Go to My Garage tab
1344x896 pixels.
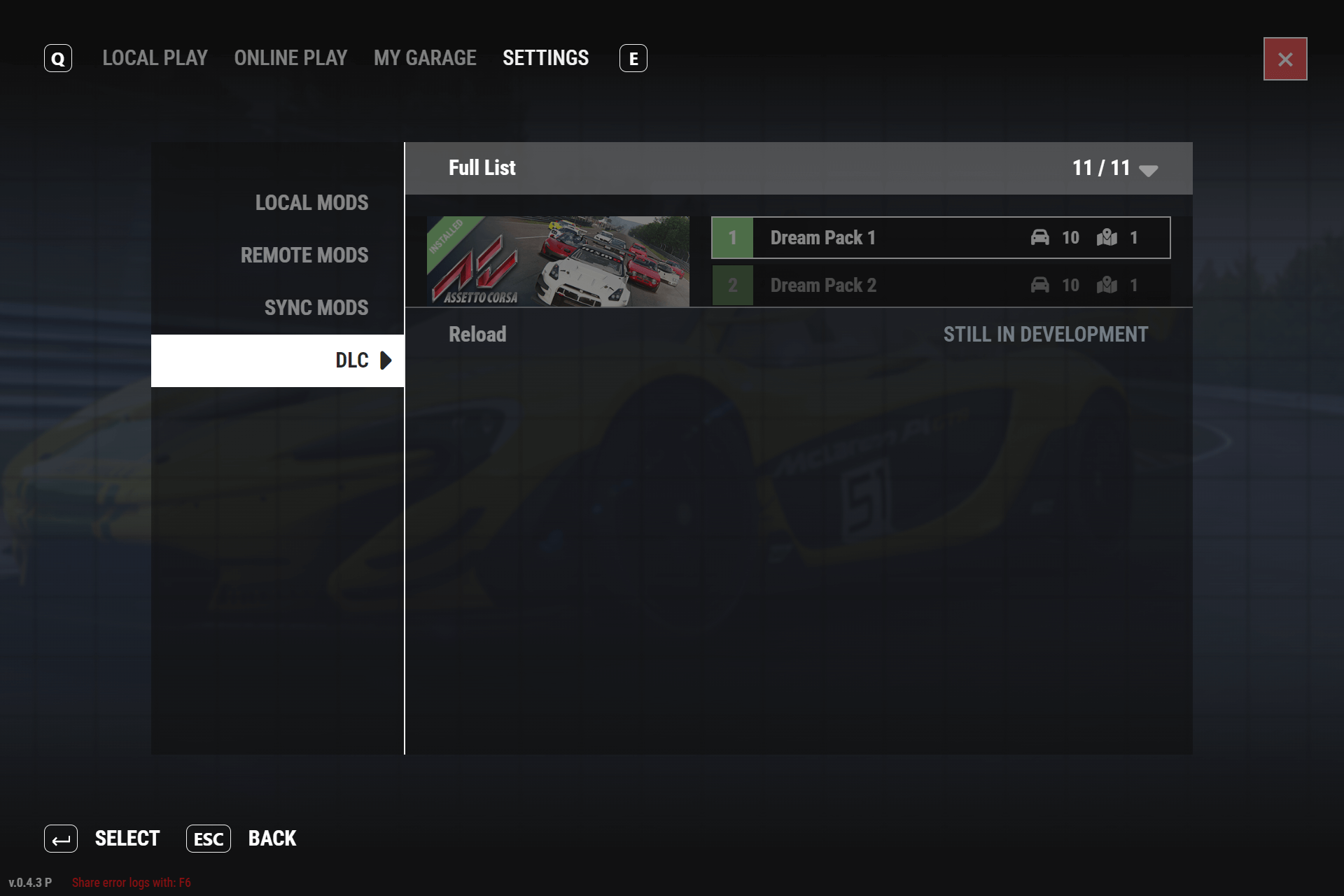(425, 58)
